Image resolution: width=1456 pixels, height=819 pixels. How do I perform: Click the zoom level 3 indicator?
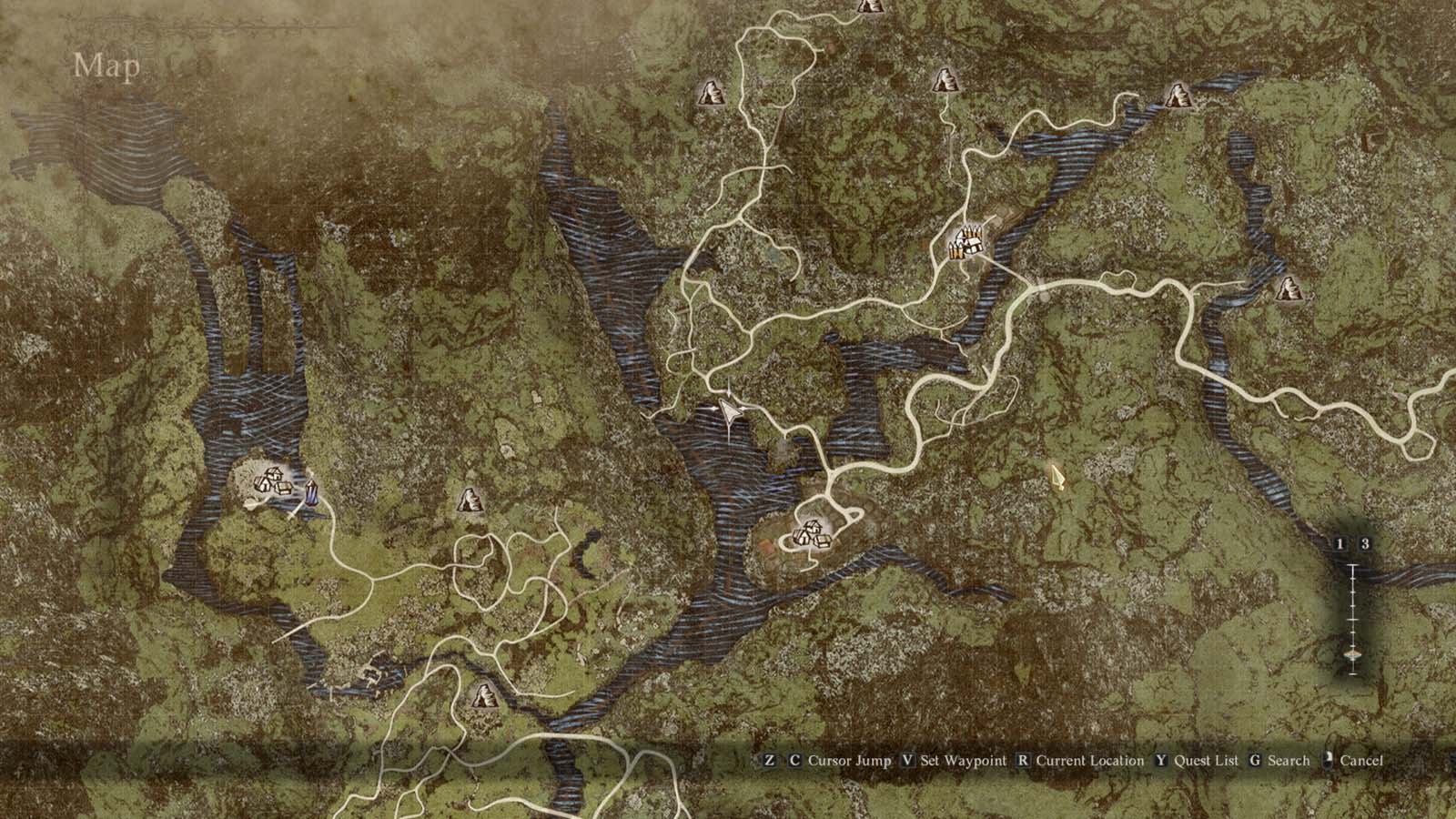(1364, 543)
